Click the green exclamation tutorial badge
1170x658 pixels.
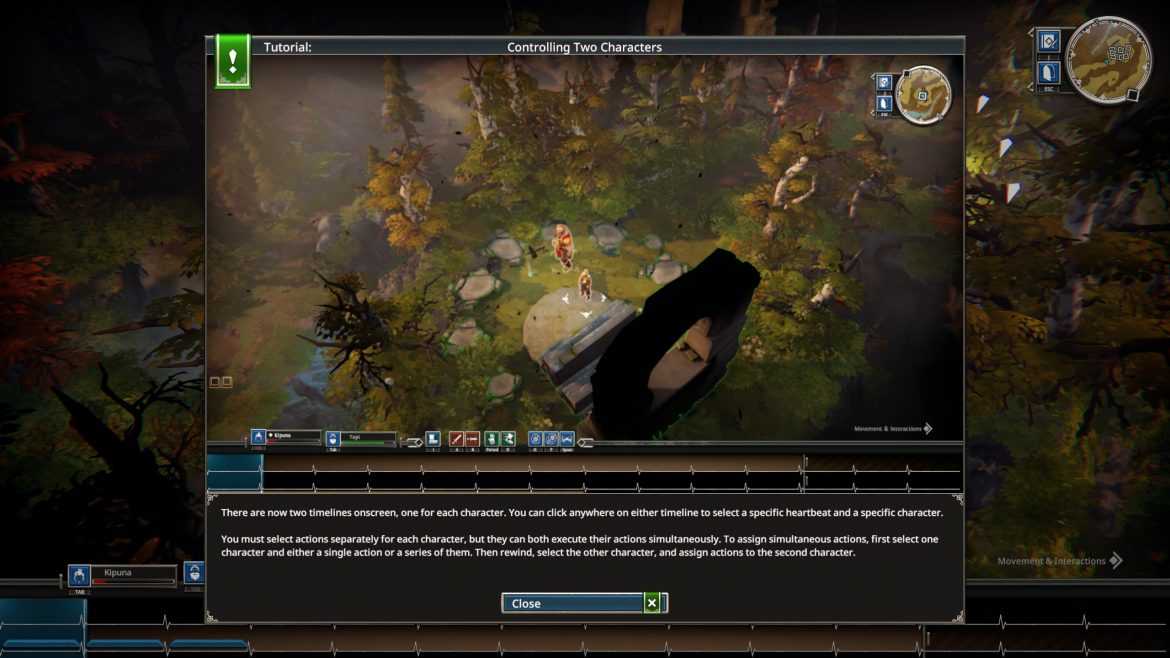pos(232,61)
